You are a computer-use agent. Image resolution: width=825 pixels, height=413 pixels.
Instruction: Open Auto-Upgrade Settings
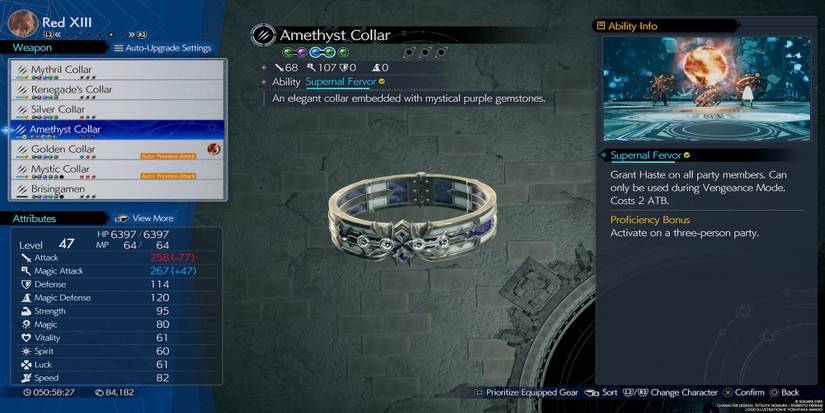click(x=163, y=48)
